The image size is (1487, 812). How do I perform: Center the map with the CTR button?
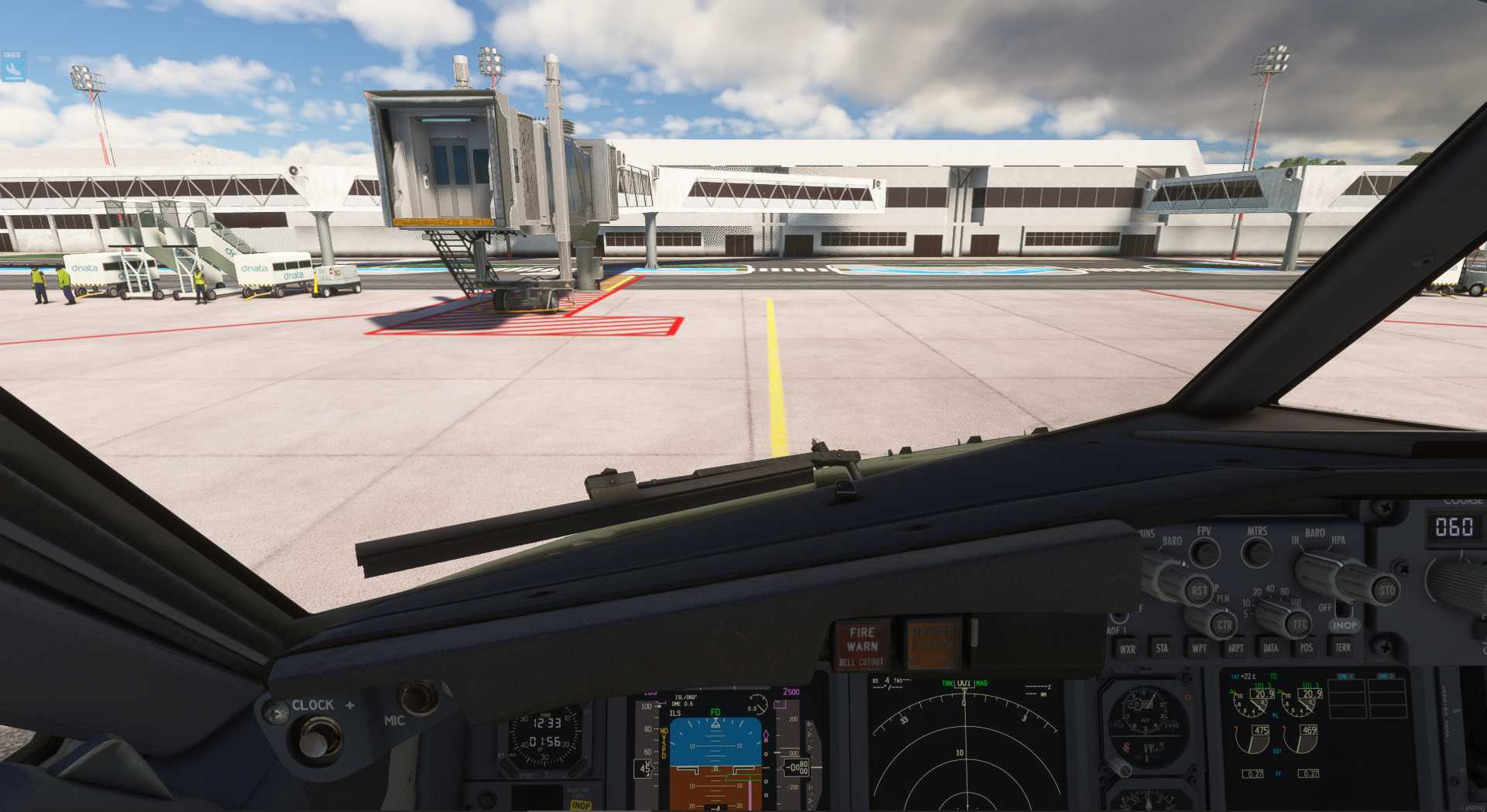1224,625
